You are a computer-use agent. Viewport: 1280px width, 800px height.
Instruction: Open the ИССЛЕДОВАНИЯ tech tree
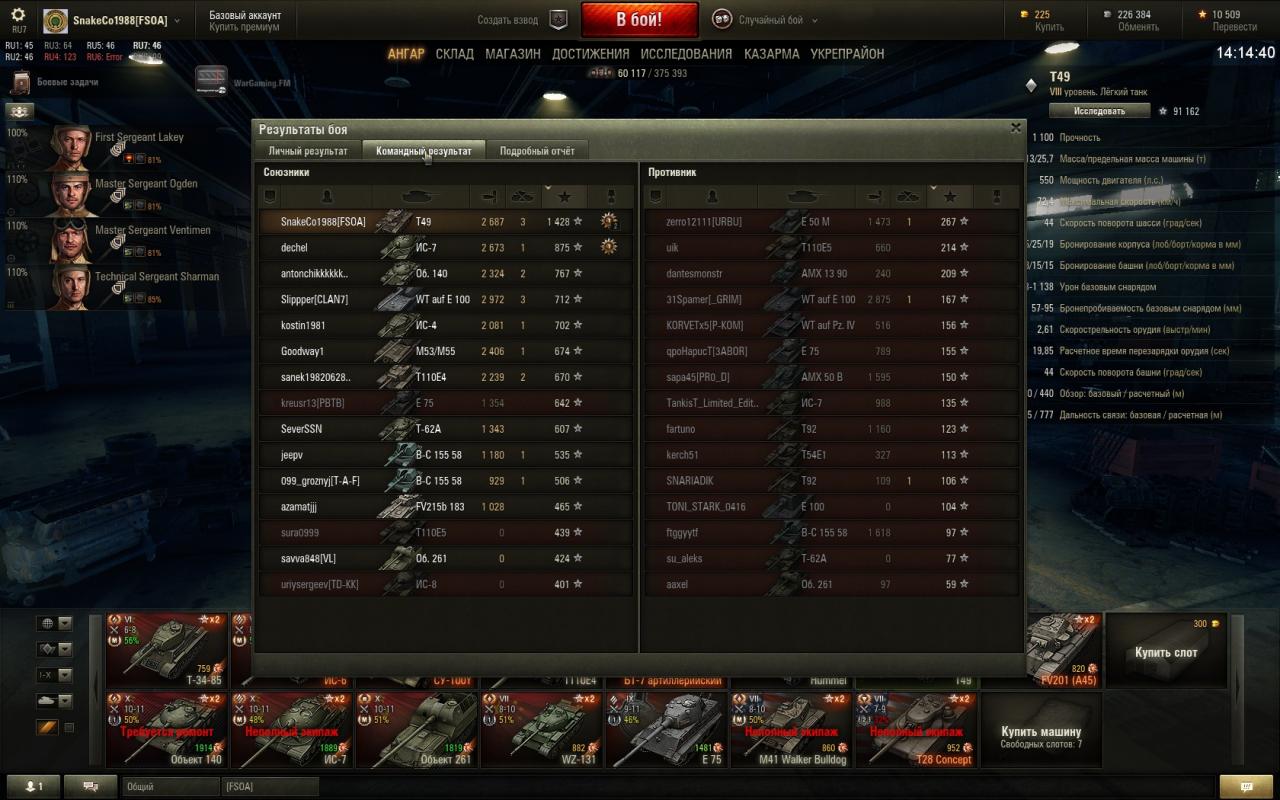(686, 54)
